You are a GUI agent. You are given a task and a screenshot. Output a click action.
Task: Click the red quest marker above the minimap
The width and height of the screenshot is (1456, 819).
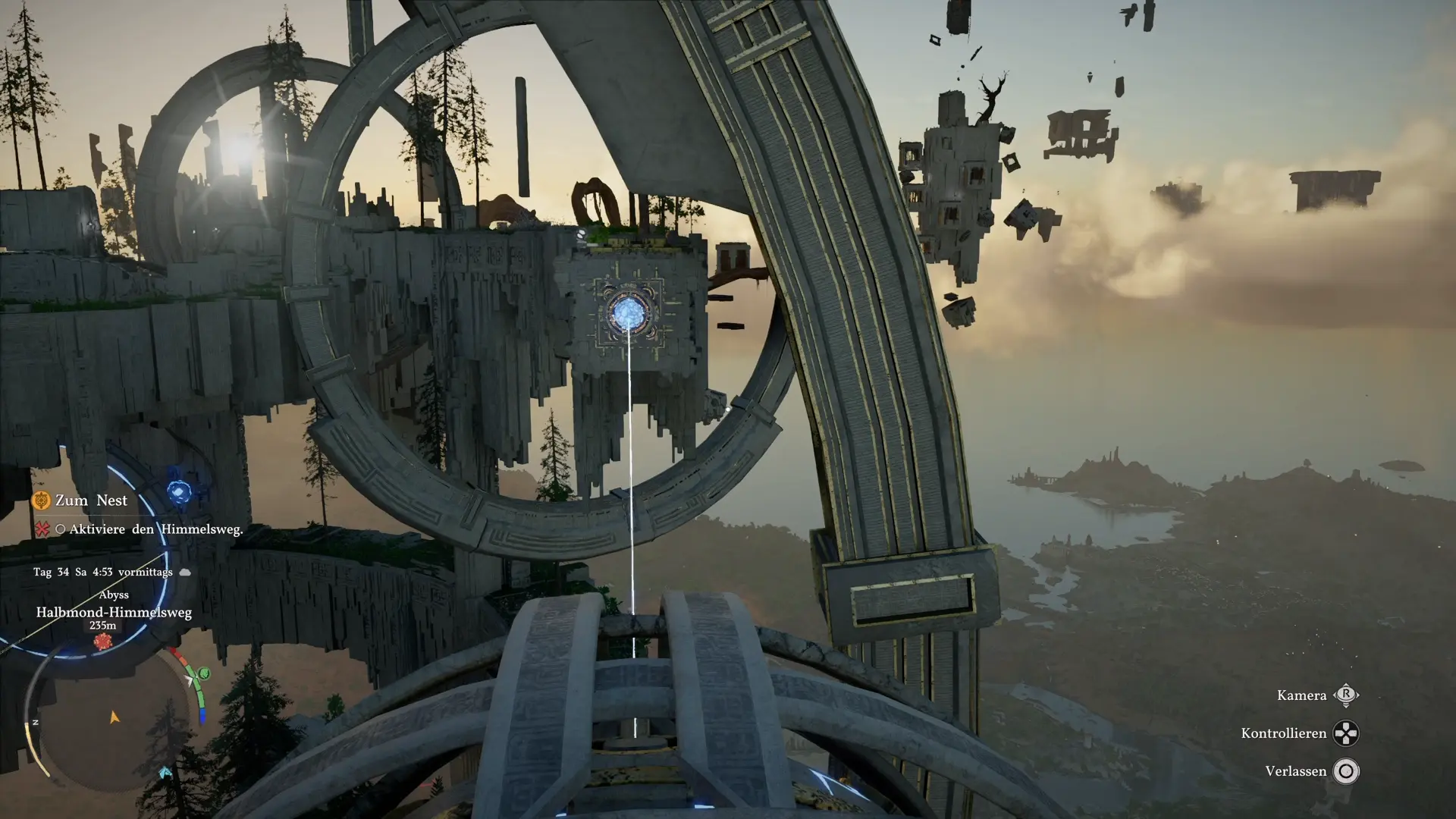(x=102, y=642)
